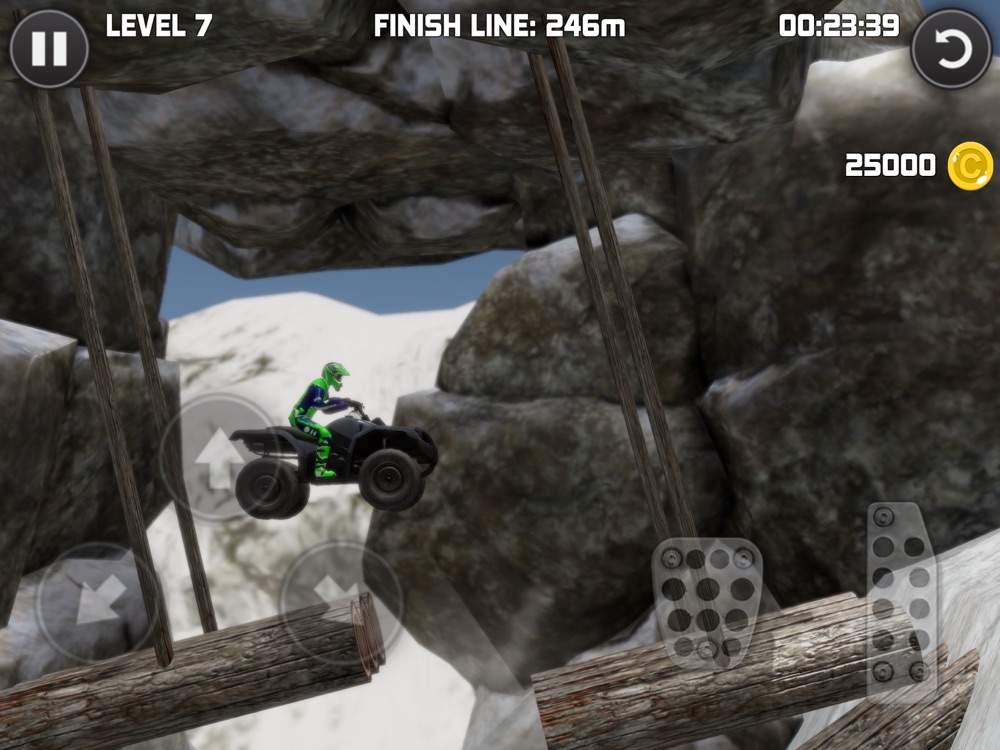Viewport: 1000px width, 750px height.
Task: Pause the game with the pause button
Action: [x=48, y=48]
